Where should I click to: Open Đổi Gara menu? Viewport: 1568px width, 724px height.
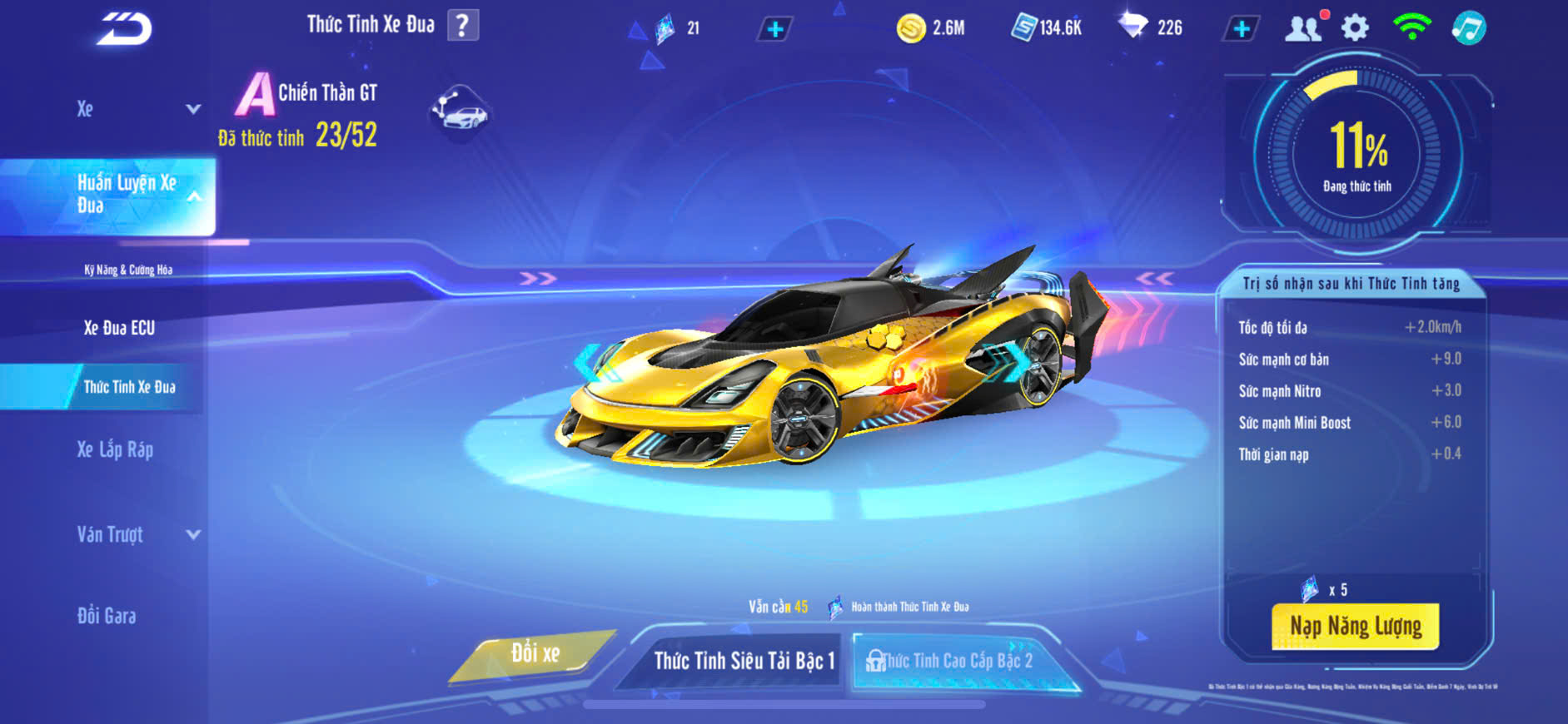point(107,616)
